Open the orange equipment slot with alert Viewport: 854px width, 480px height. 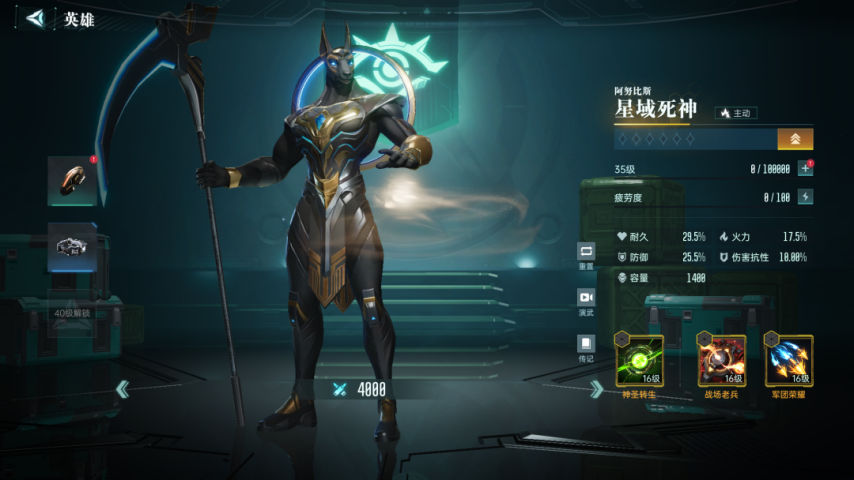72,181
